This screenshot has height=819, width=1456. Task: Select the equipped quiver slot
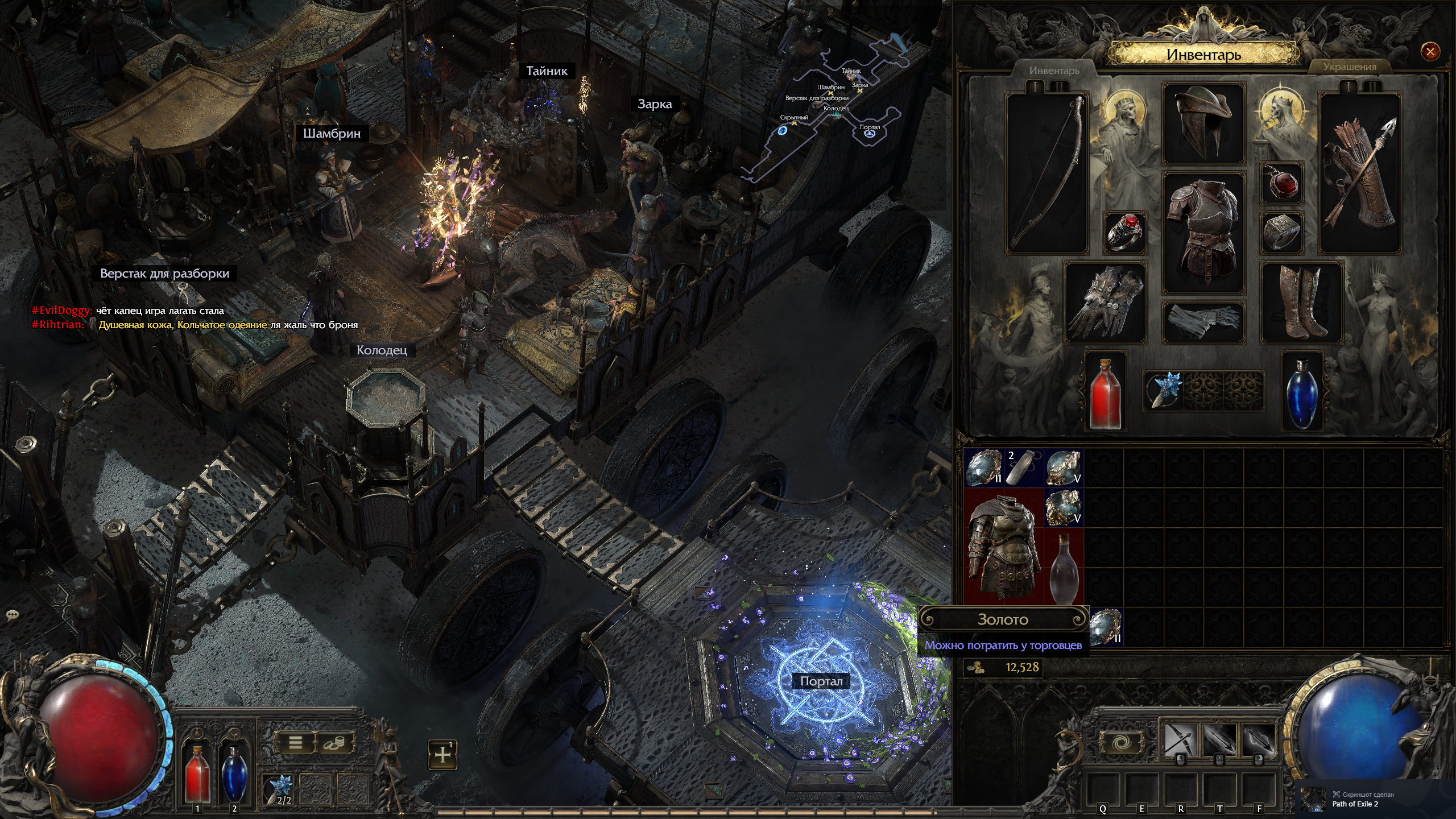[x=1359, y=173]
